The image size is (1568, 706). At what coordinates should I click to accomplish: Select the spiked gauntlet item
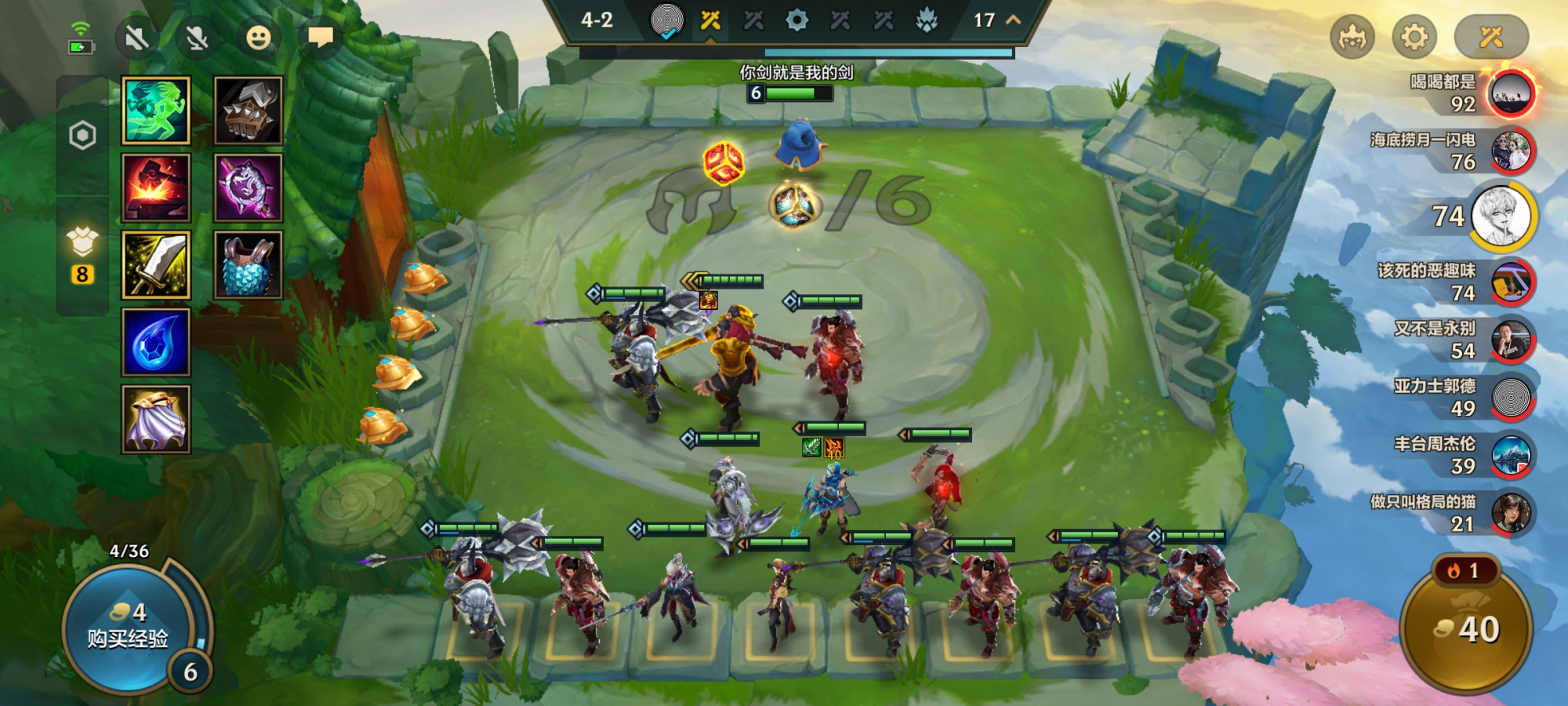coord(249,111)
